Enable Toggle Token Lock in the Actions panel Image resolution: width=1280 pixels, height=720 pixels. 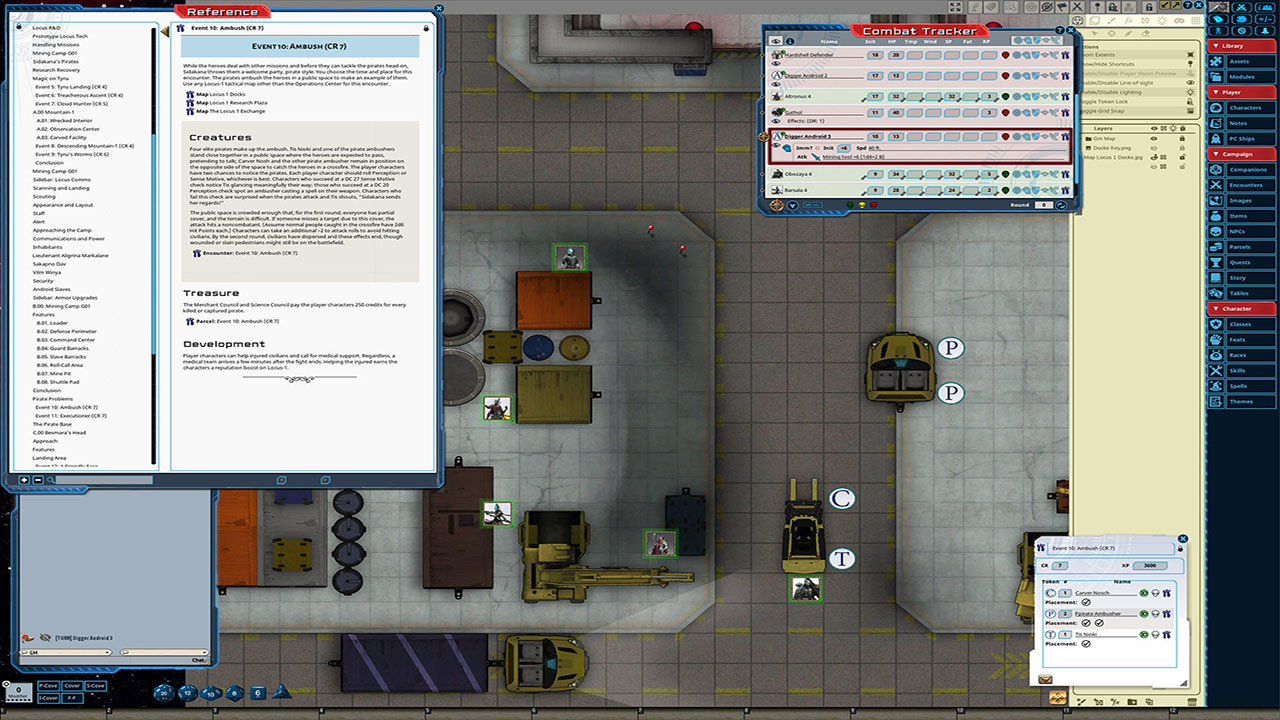coord(1140,102)
